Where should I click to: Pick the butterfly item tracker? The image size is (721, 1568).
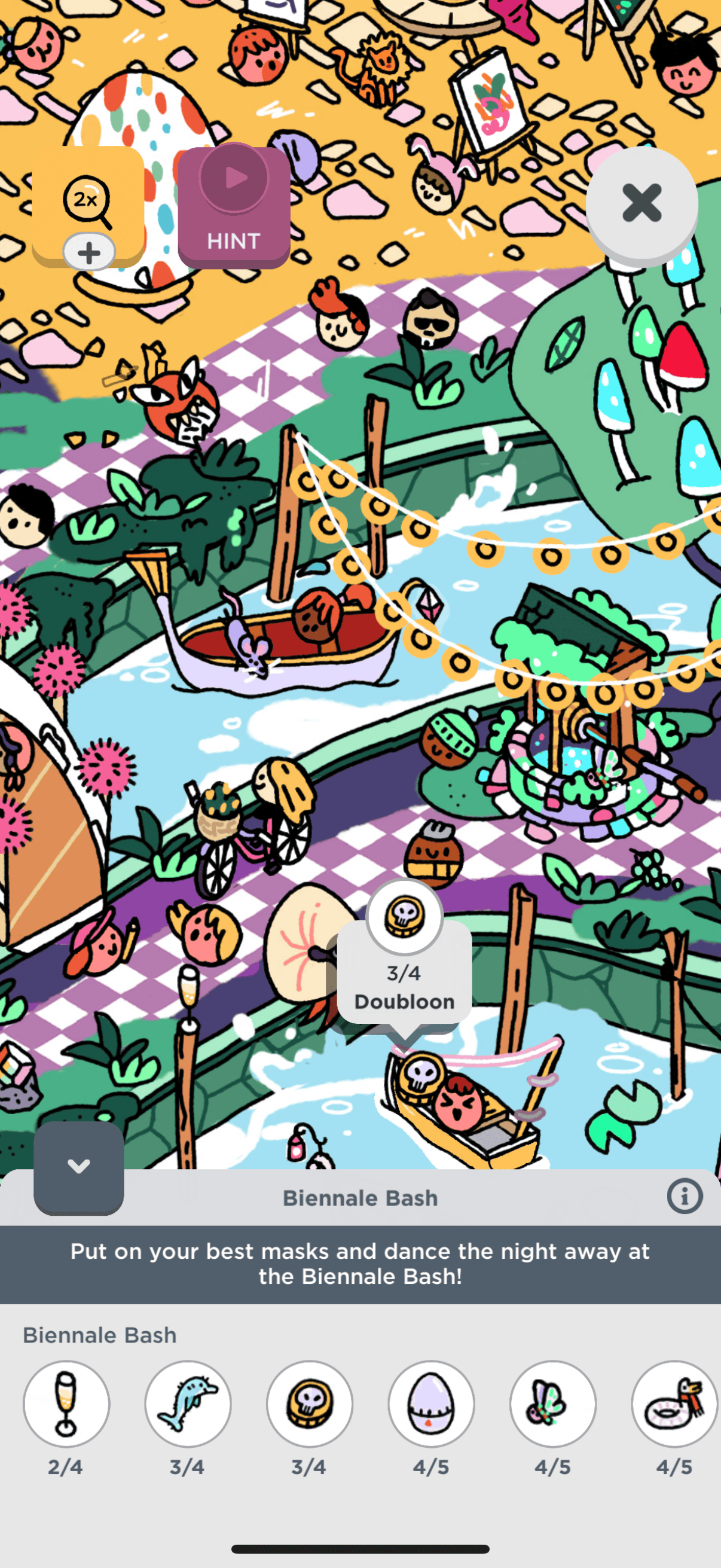[553, 1404]
